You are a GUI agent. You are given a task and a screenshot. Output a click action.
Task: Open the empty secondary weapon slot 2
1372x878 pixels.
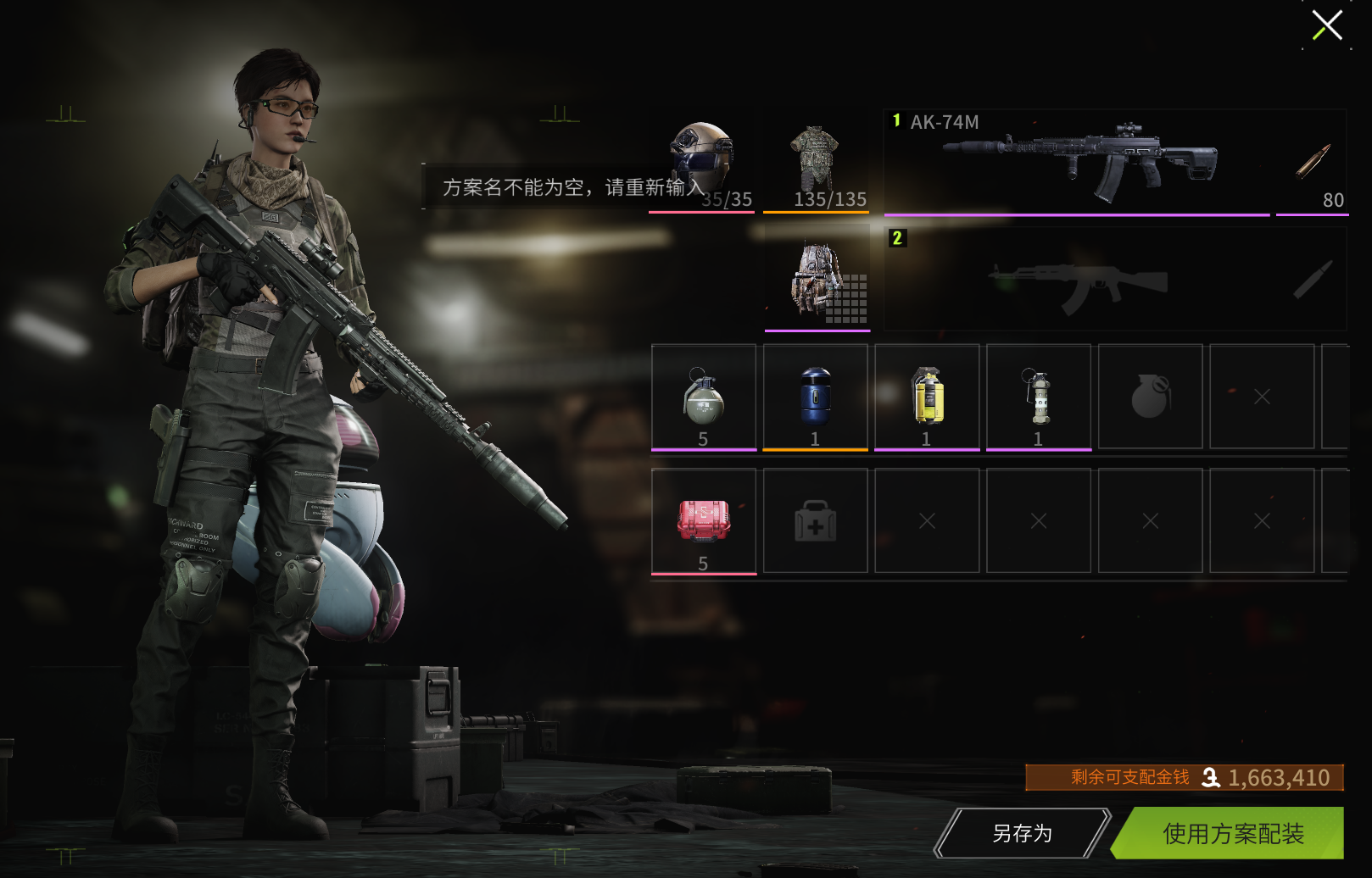[1077, 280]
